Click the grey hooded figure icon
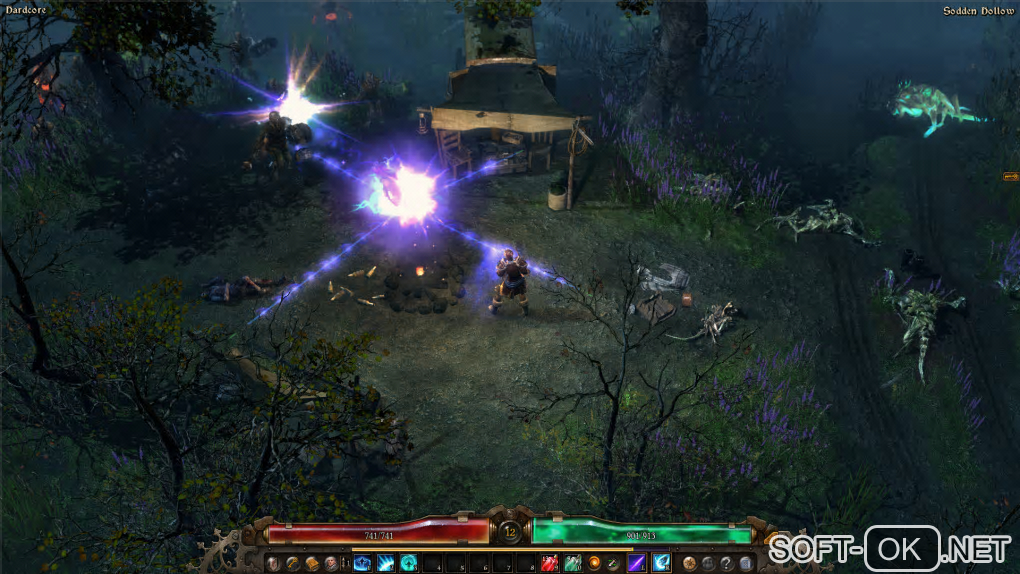 pos(708,563)
